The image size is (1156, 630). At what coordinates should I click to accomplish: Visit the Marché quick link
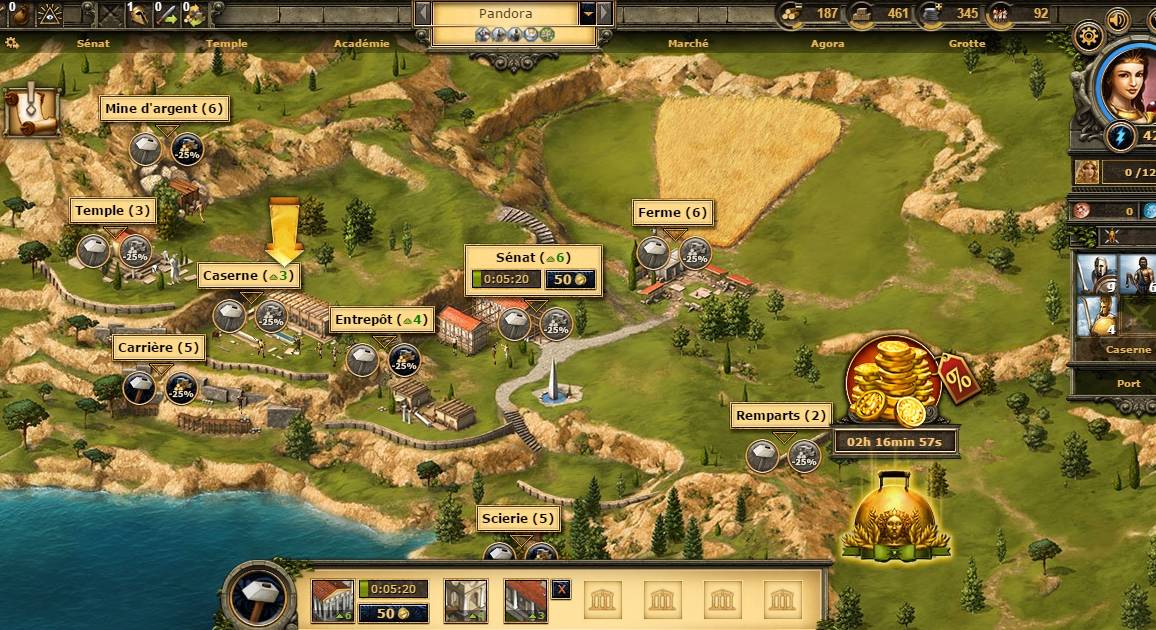[x=688, y=44]
